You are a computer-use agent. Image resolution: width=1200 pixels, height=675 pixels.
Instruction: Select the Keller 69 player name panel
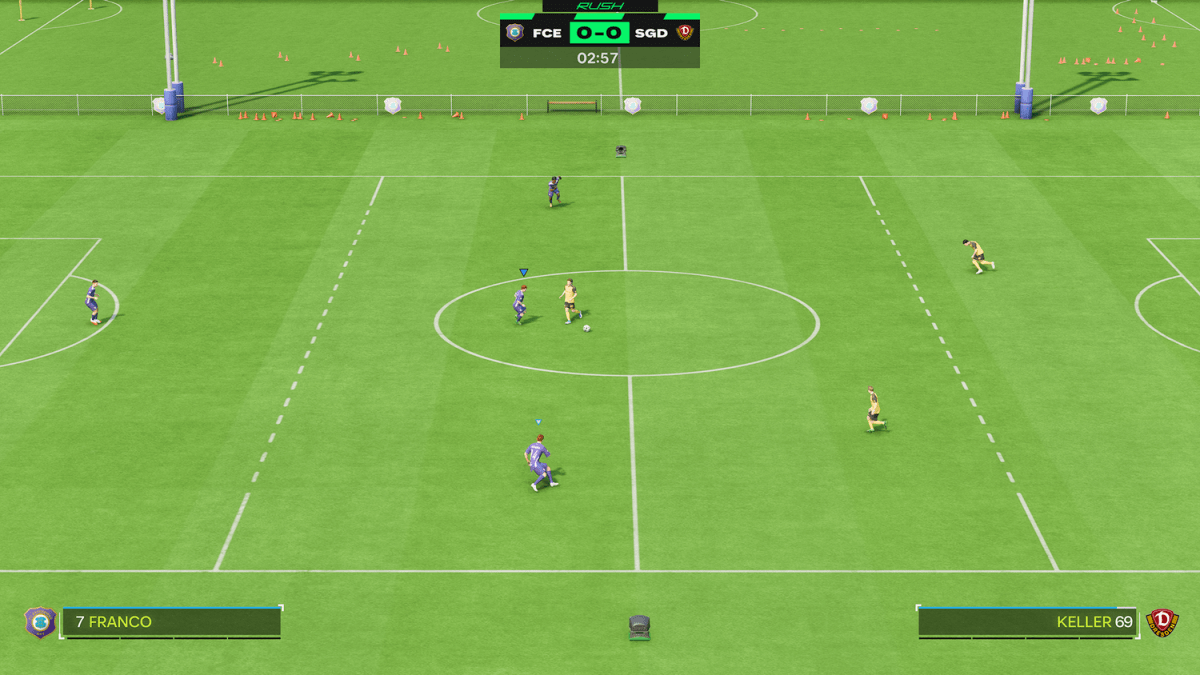1027,622
